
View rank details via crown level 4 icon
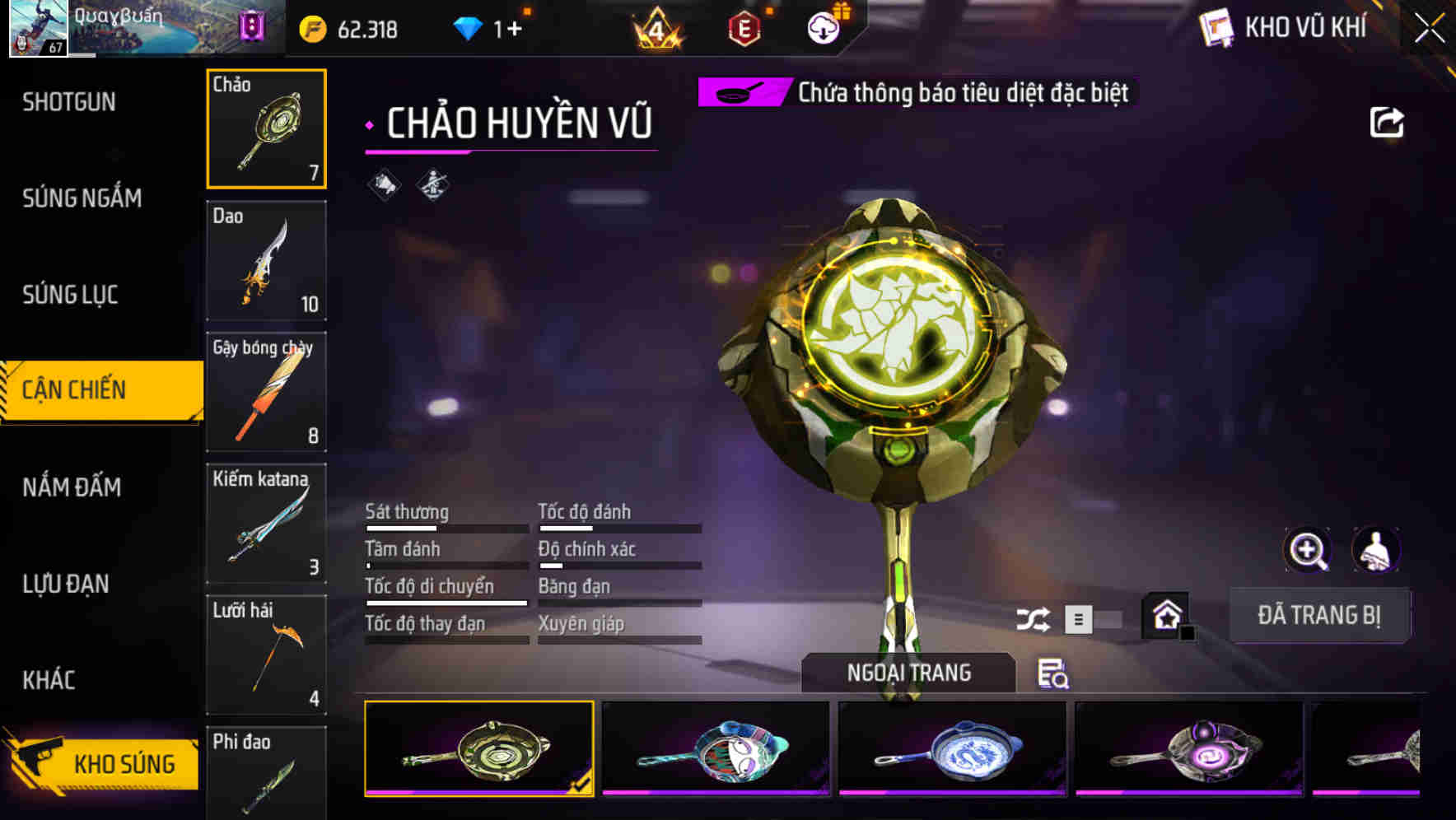(655, 28)
